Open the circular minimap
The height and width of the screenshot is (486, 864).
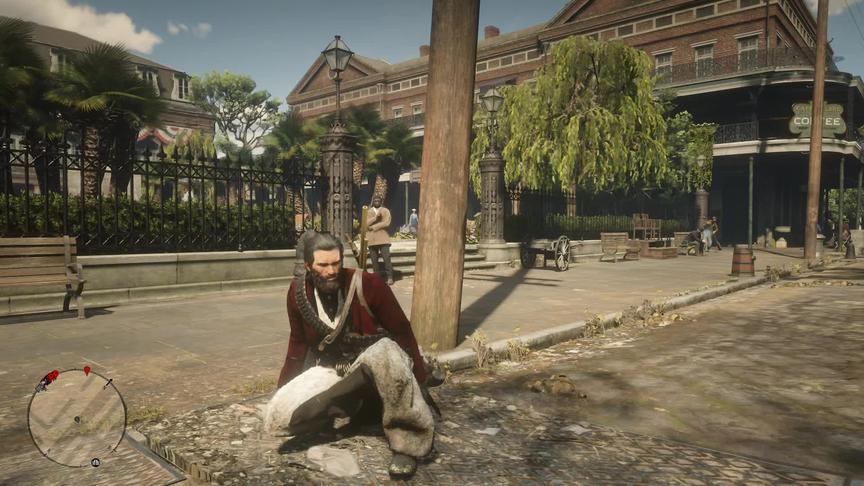[77, 417]
